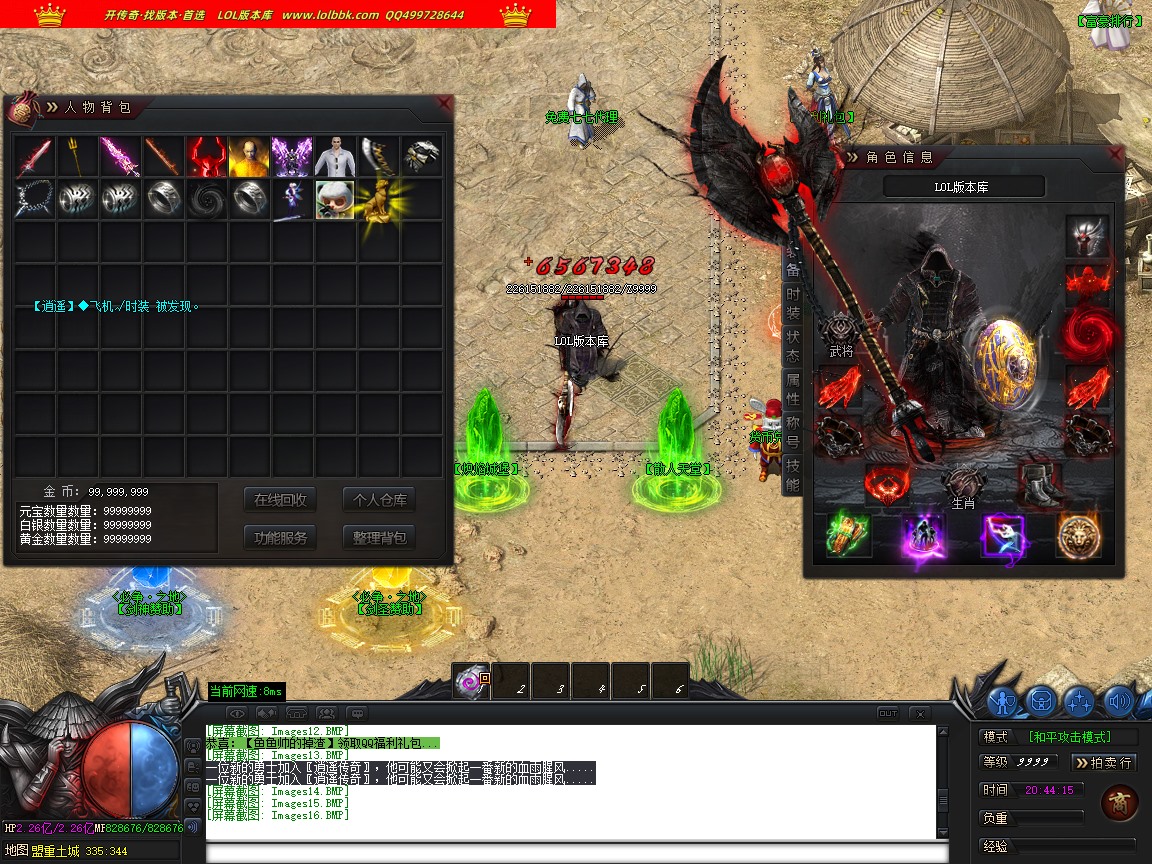The image size is (1152, 864).
Task: Select the glowing golden statue item
Action: tap(378, 199)
